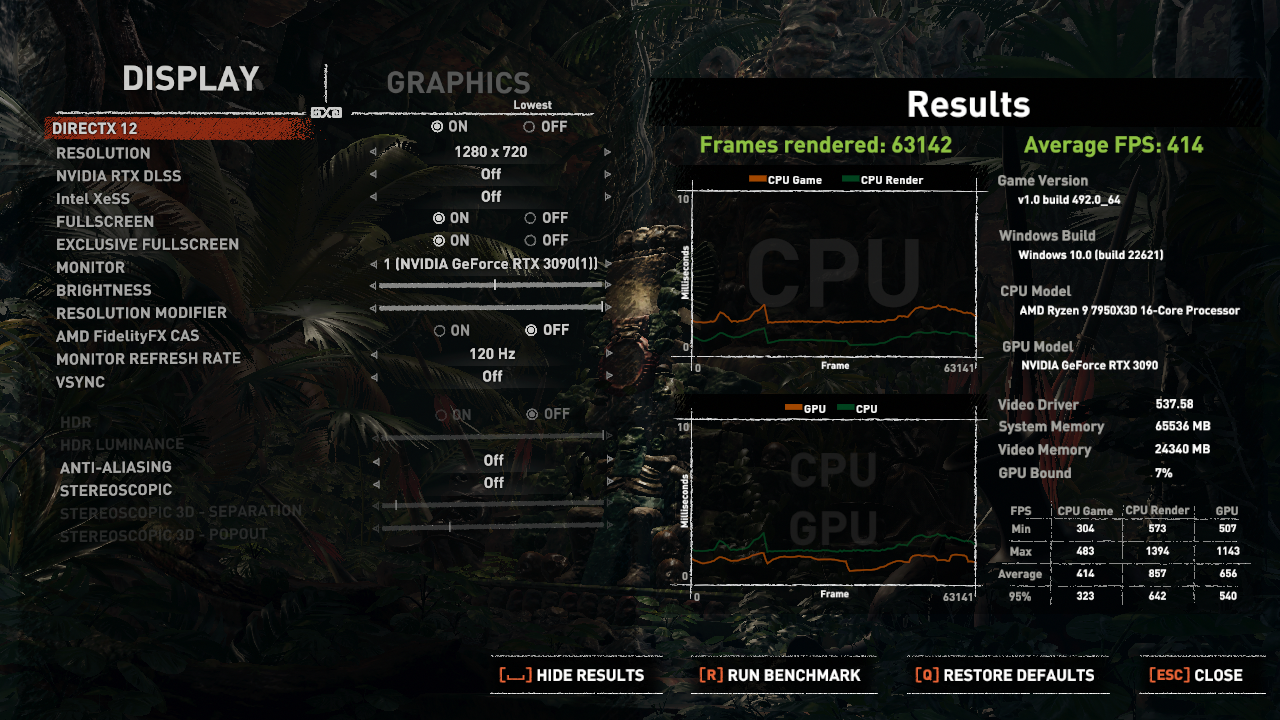Click the left arrow for NVIDIA RTX DLSS
Screen dimensions: 1280x720
point(374,175)
